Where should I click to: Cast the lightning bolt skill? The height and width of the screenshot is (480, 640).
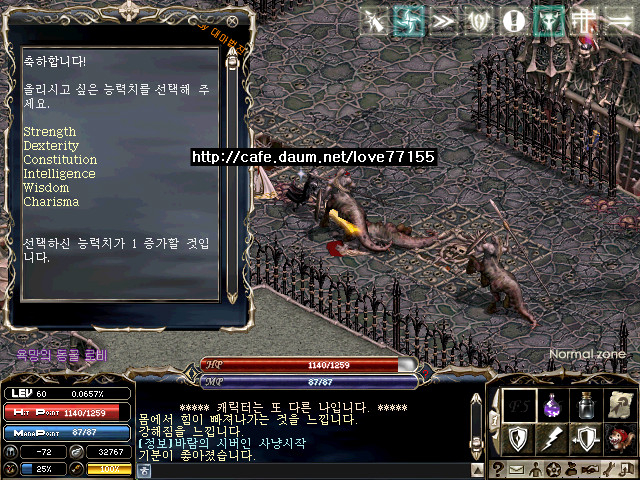[x=551, y=438]
